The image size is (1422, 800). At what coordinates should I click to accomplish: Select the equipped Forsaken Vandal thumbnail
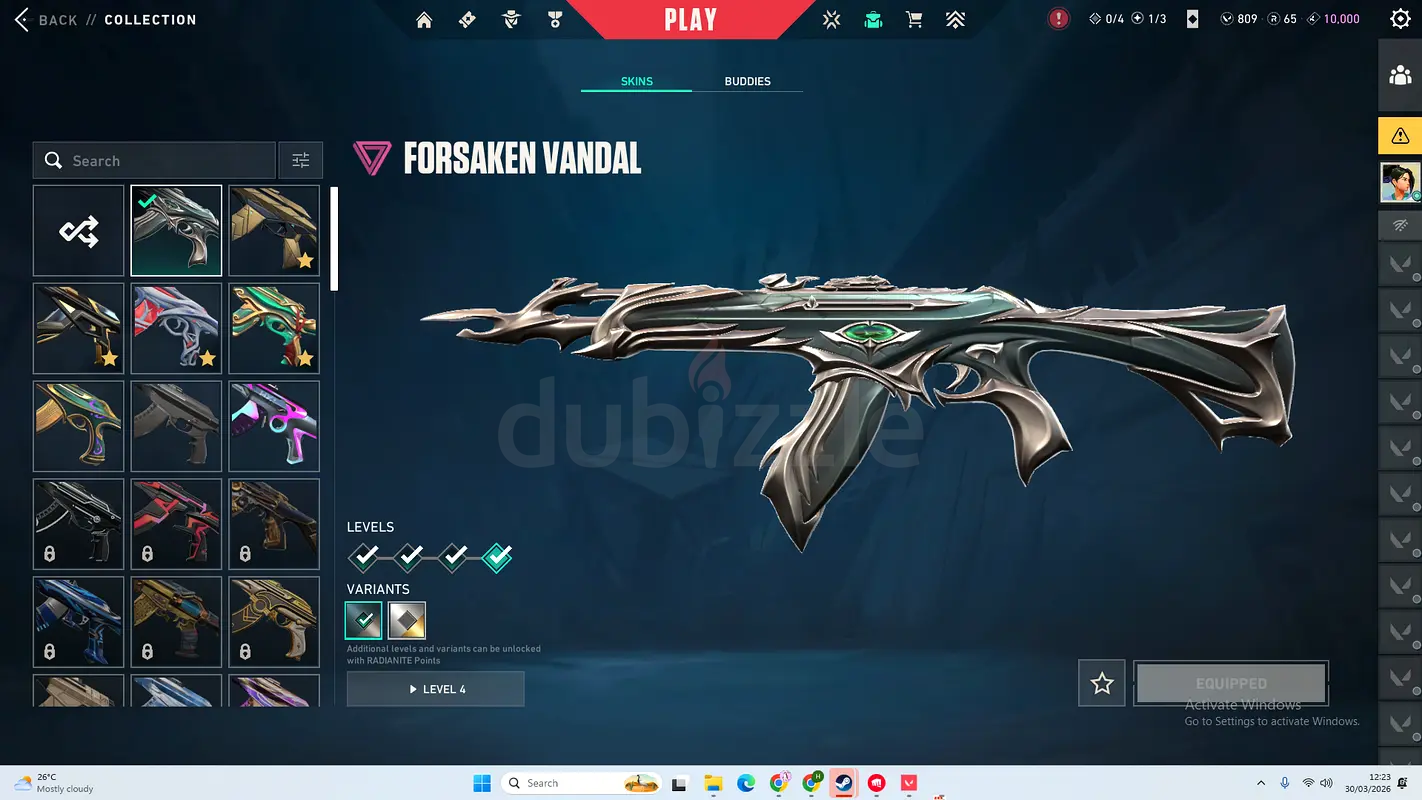176,231
